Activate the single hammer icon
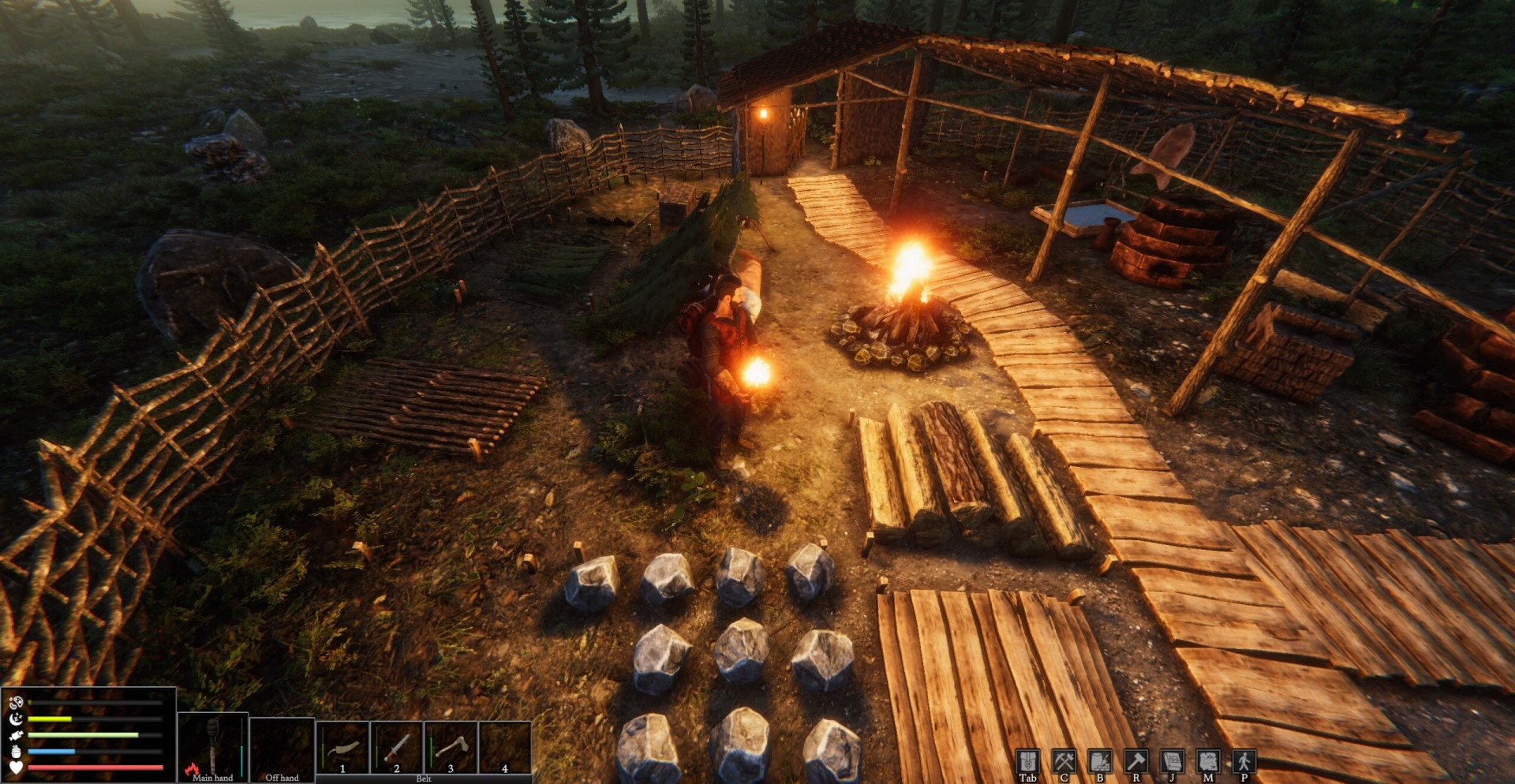Image resolution: width=1515 pixels, height=784 pixels. click(x=1136, y=761)
